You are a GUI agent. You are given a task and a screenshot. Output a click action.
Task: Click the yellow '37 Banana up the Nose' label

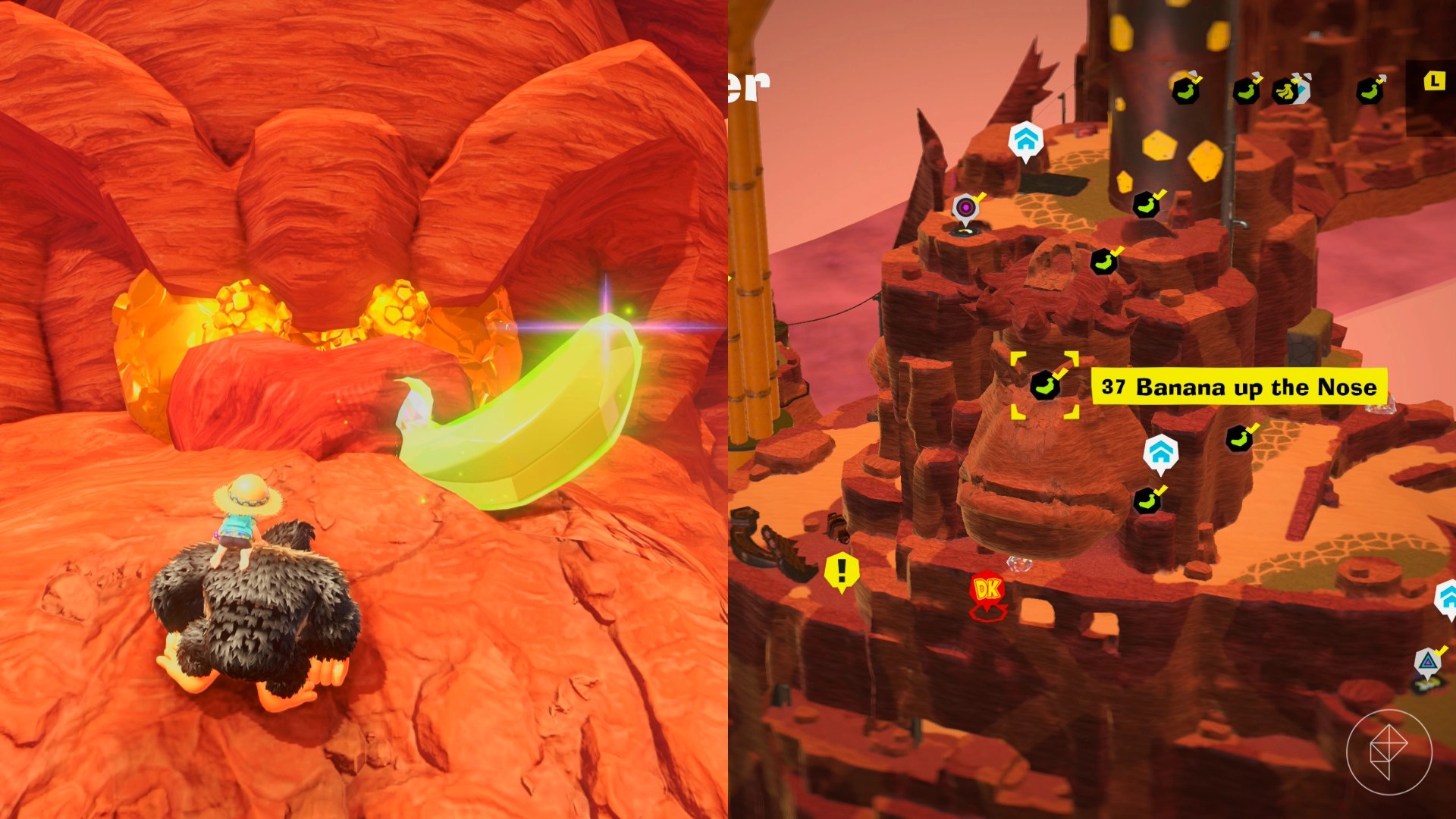tap(1238, 388)
